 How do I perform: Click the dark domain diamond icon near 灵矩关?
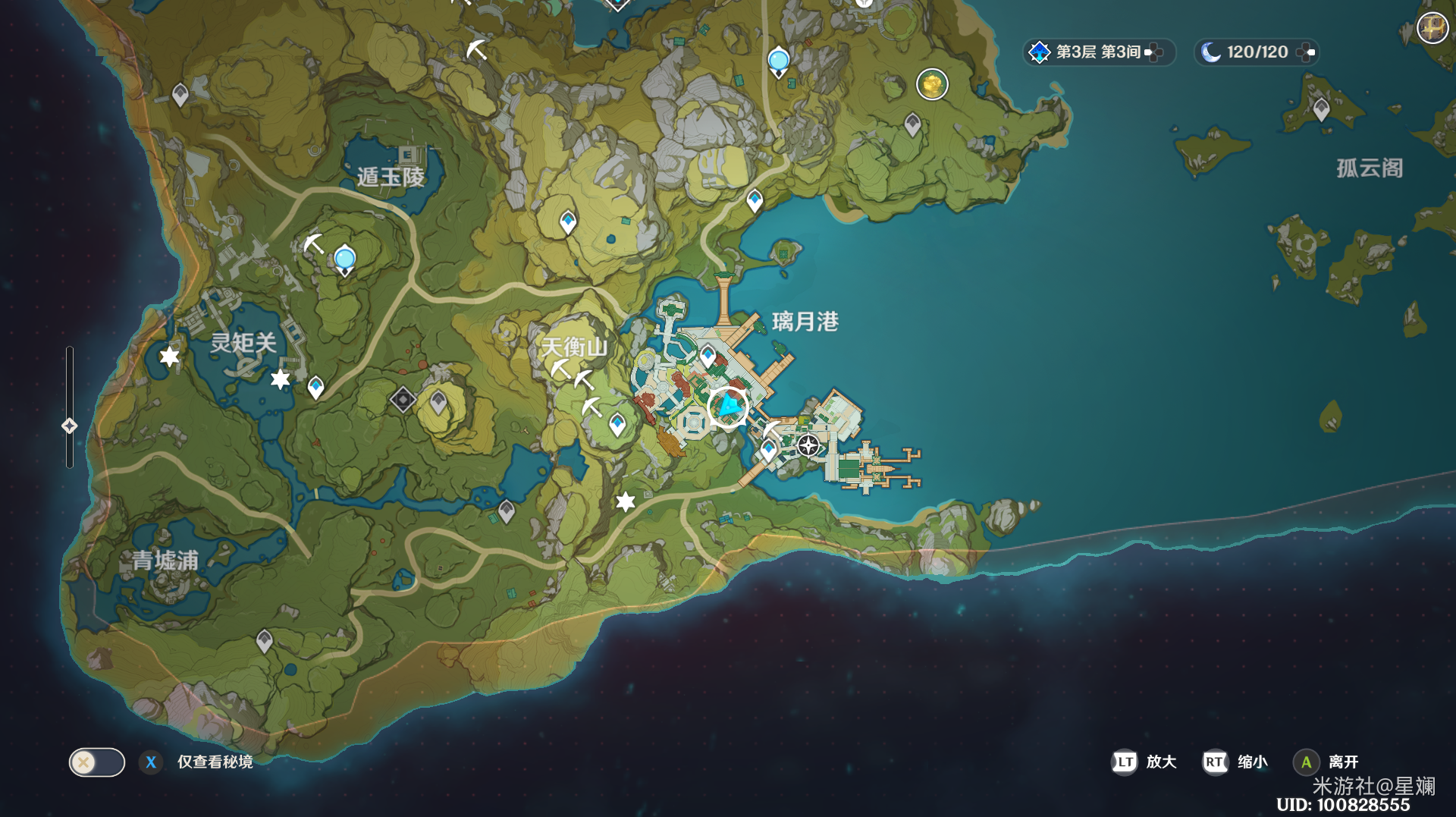[403, 400]
